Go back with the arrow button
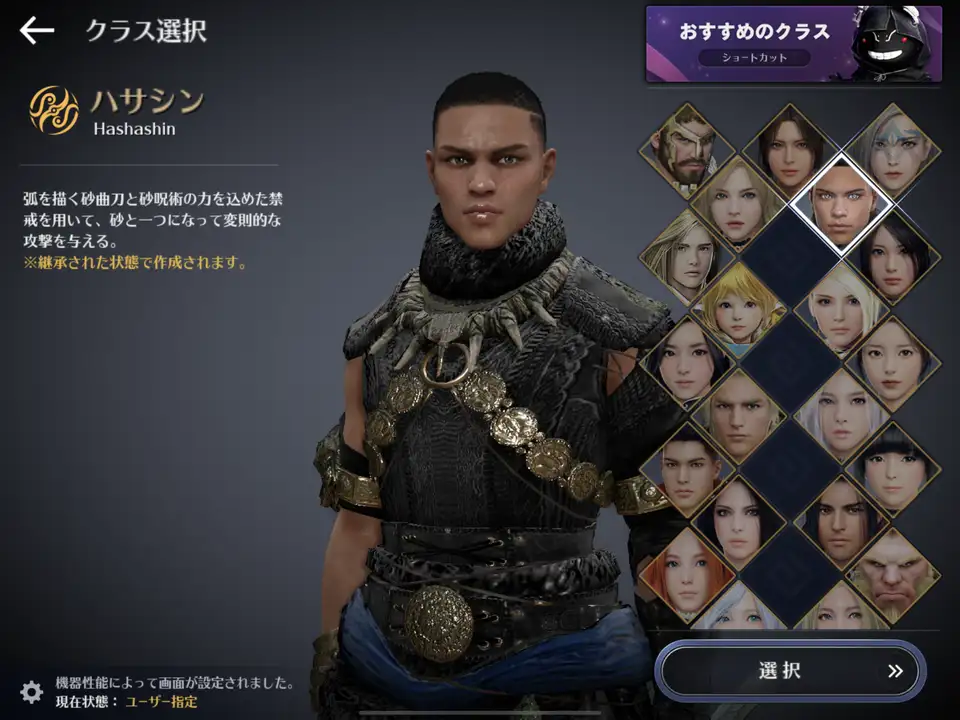The height and width of the screenshot is (720, 960). click(37, 30)
